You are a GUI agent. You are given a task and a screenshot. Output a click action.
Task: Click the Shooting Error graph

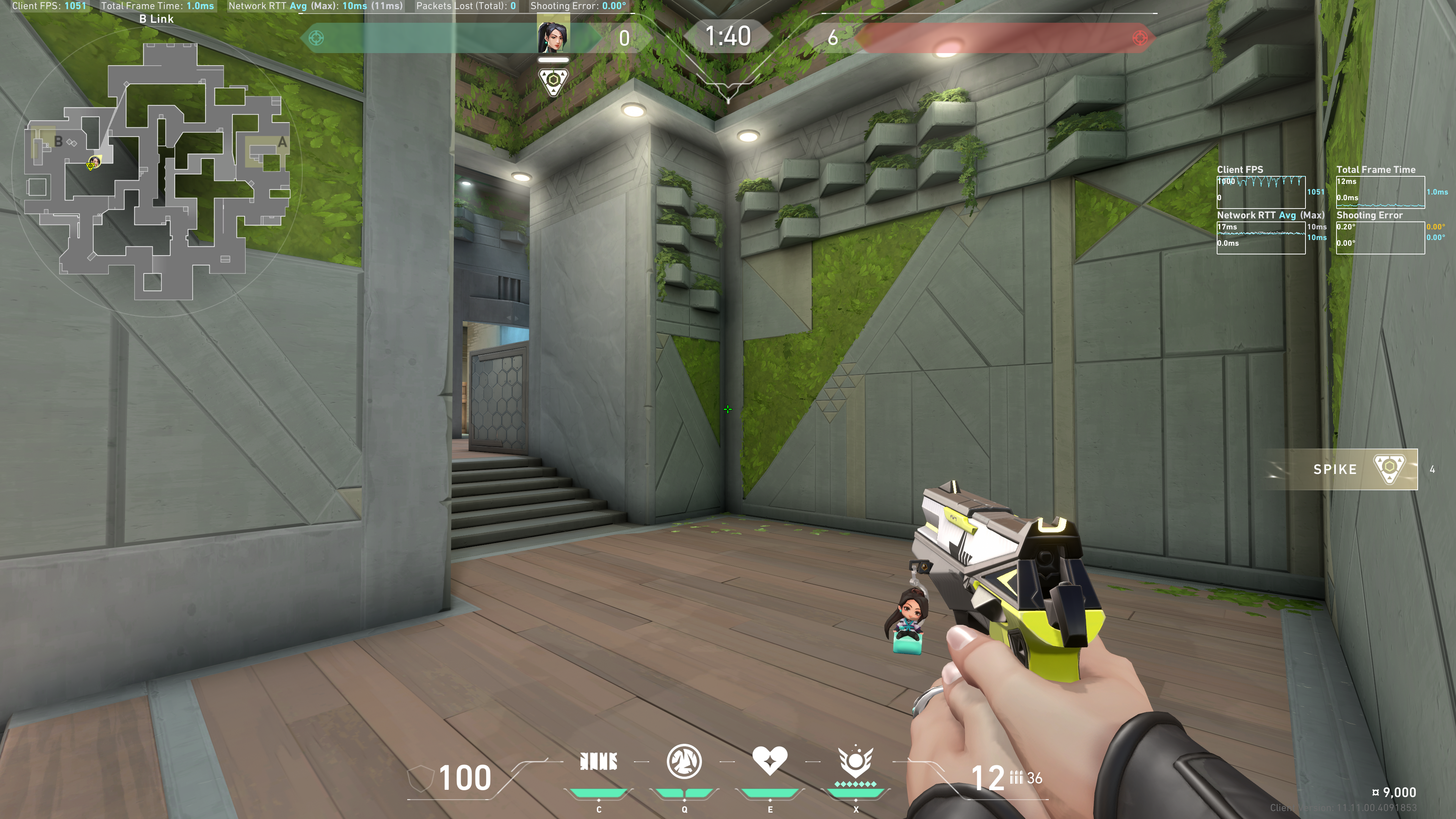1380,237
